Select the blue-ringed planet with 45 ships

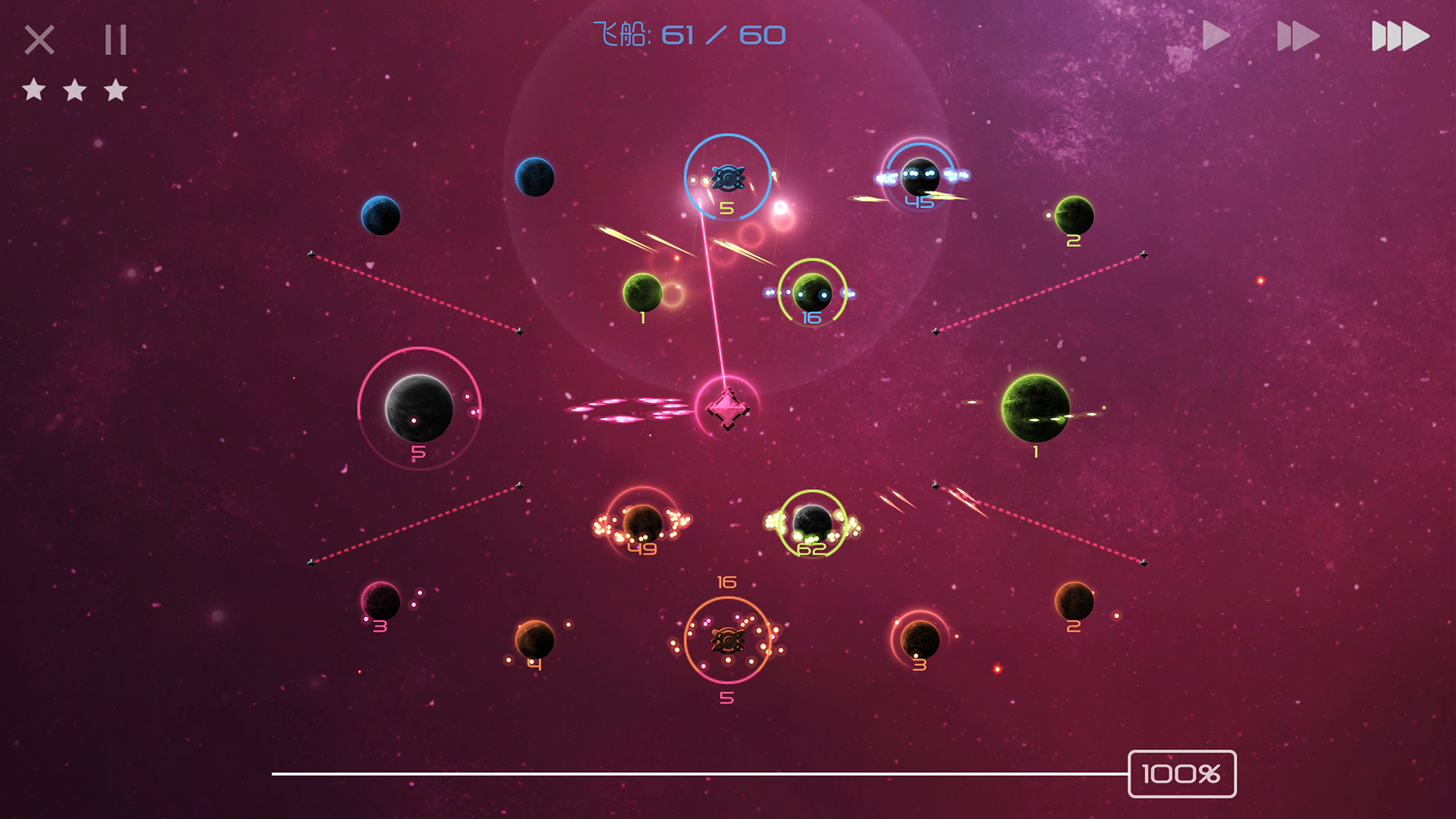pyautogui.click(x=920, y=177)
